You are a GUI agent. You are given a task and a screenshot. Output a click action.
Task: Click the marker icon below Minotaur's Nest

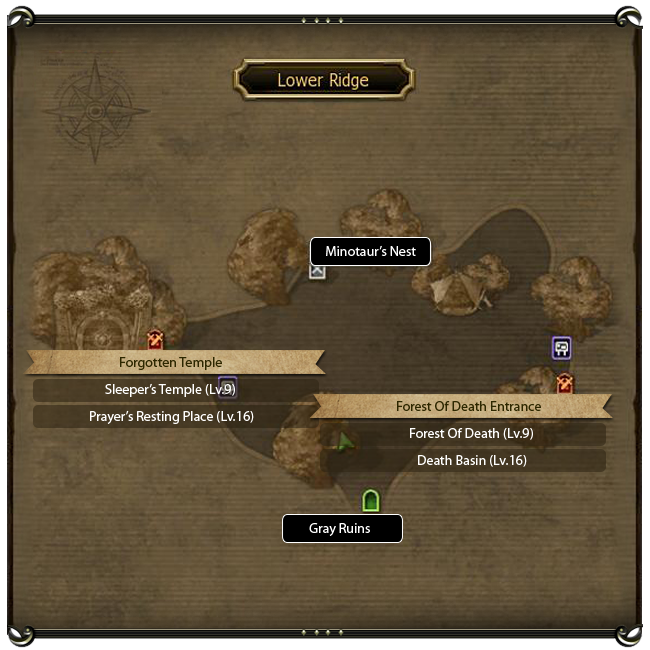[317, 270]
